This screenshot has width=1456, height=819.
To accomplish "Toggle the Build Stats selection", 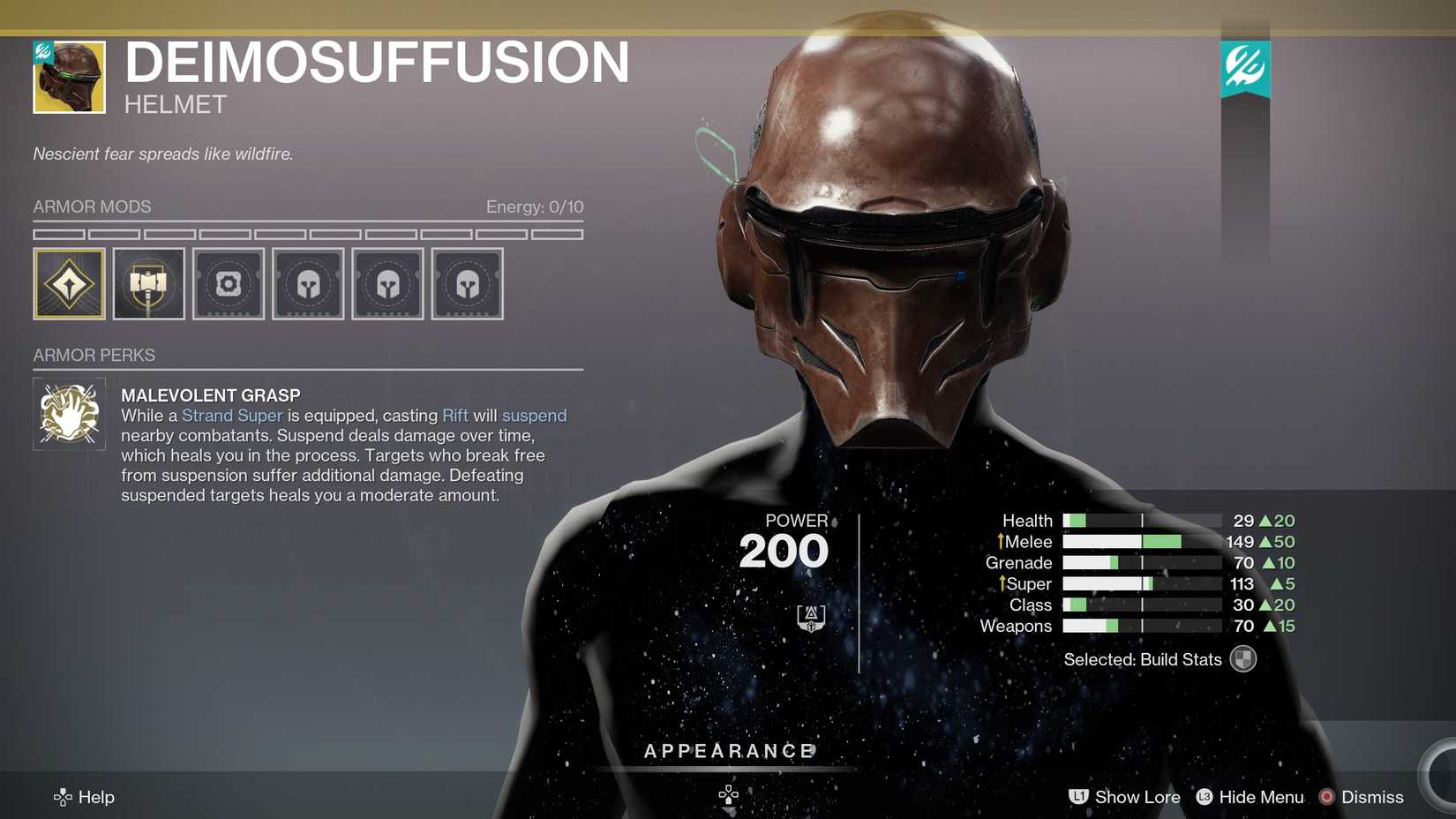I will [x=1243, y=659].
